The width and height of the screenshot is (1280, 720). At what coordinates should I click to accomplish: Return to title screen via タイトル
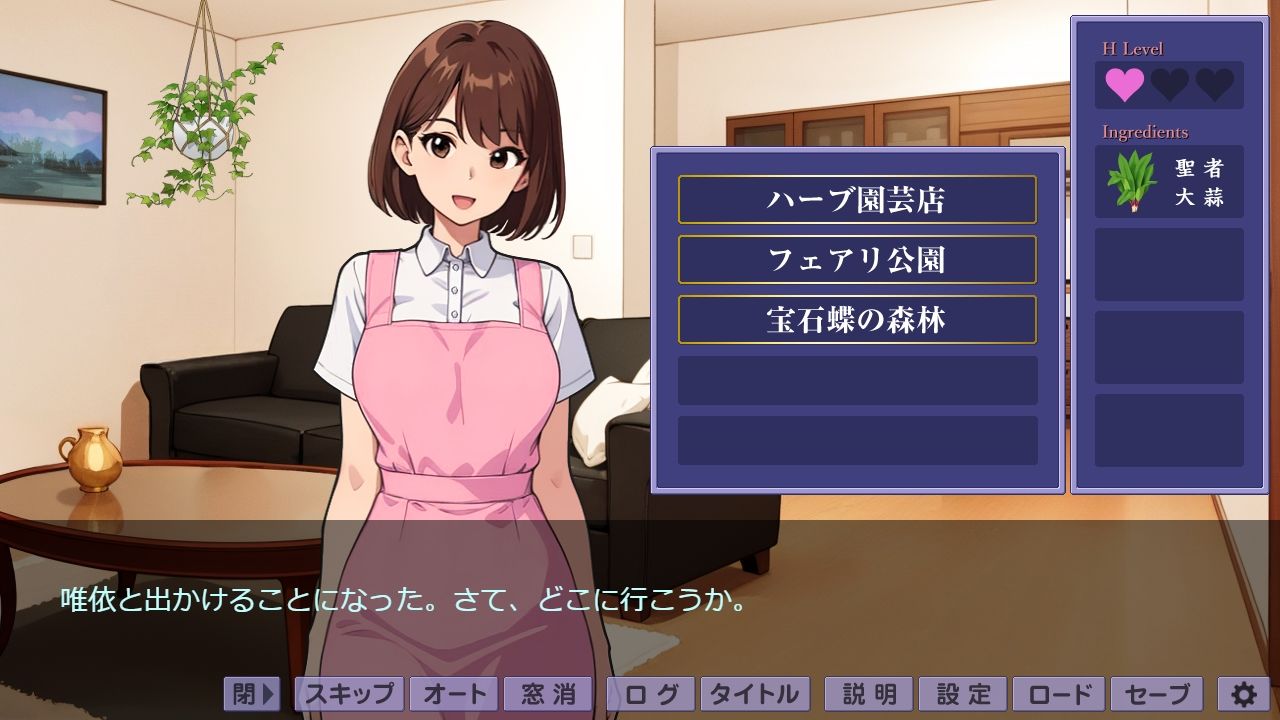pyautogui.click(x=755, y=692)
